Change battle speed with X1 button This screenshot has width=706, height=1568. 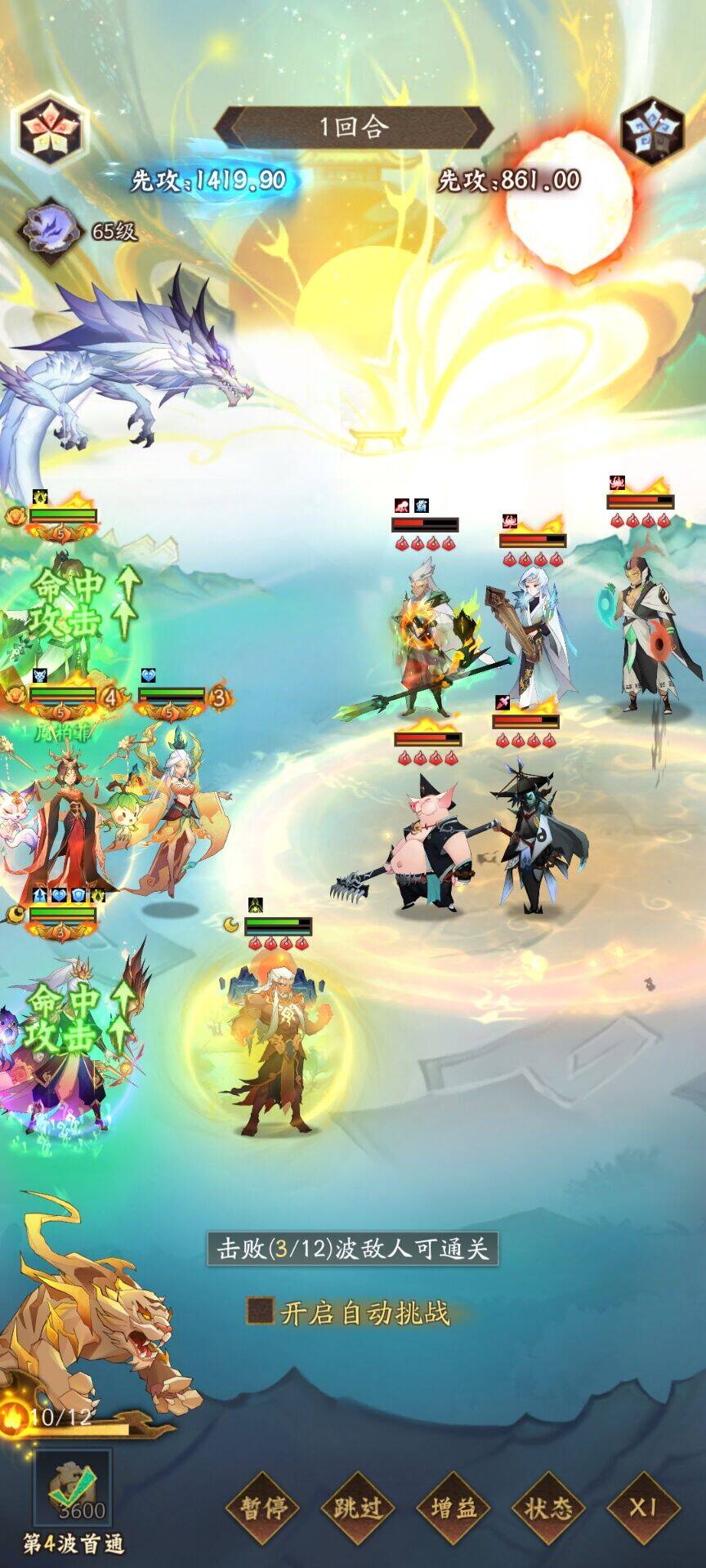tap(643, 1508)
